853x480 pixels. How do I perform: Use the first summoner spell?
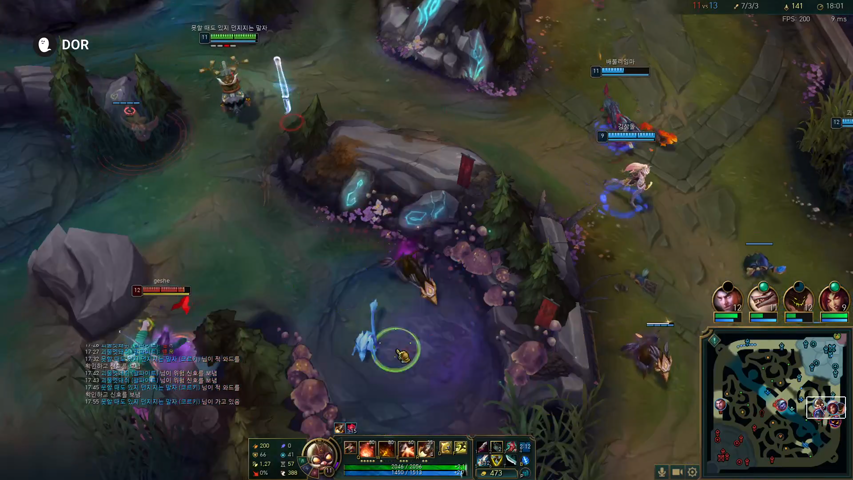click(x=446, y=448)
